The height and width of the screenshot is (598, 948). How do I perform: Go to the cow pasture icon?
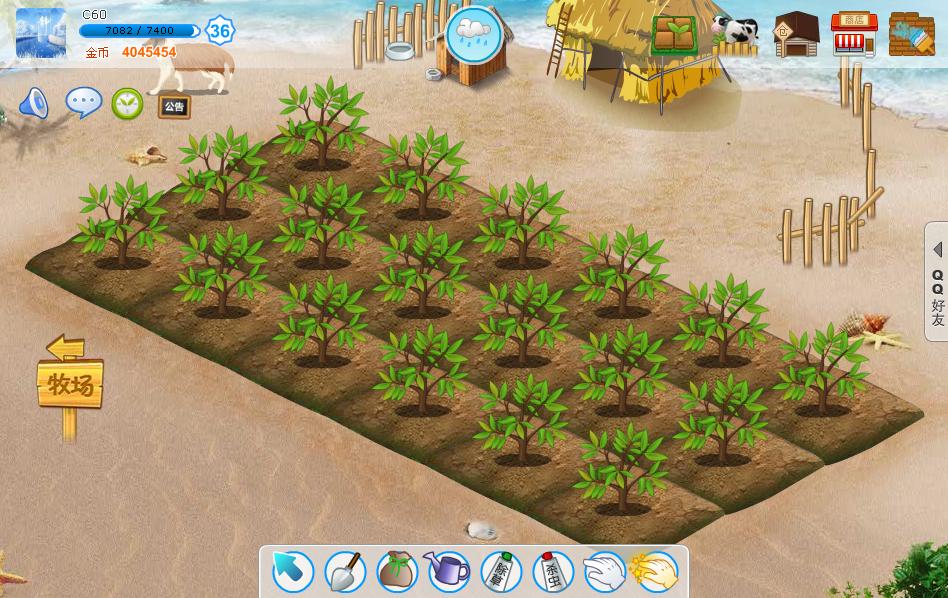735,34
